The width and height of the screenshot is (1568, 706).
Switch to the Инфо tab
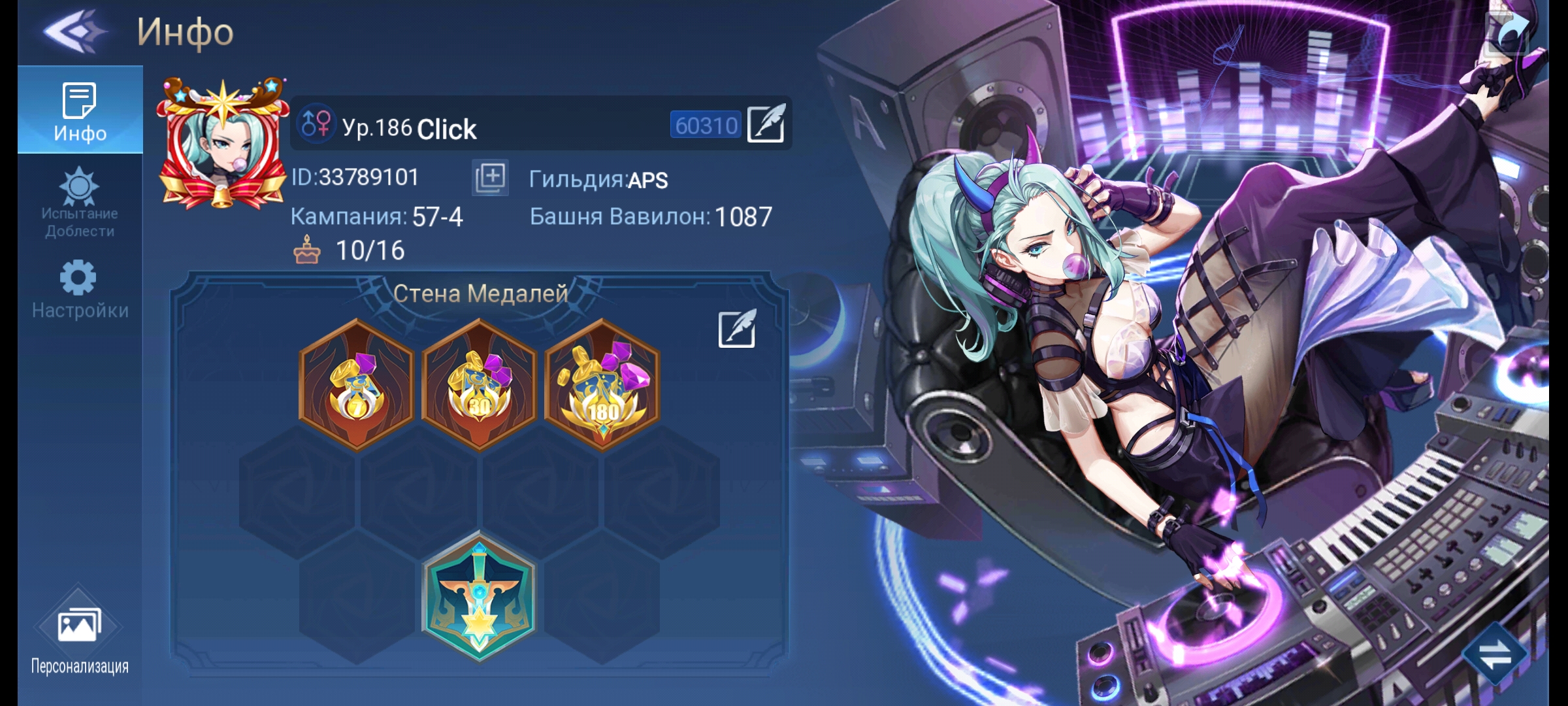[78, 108]
